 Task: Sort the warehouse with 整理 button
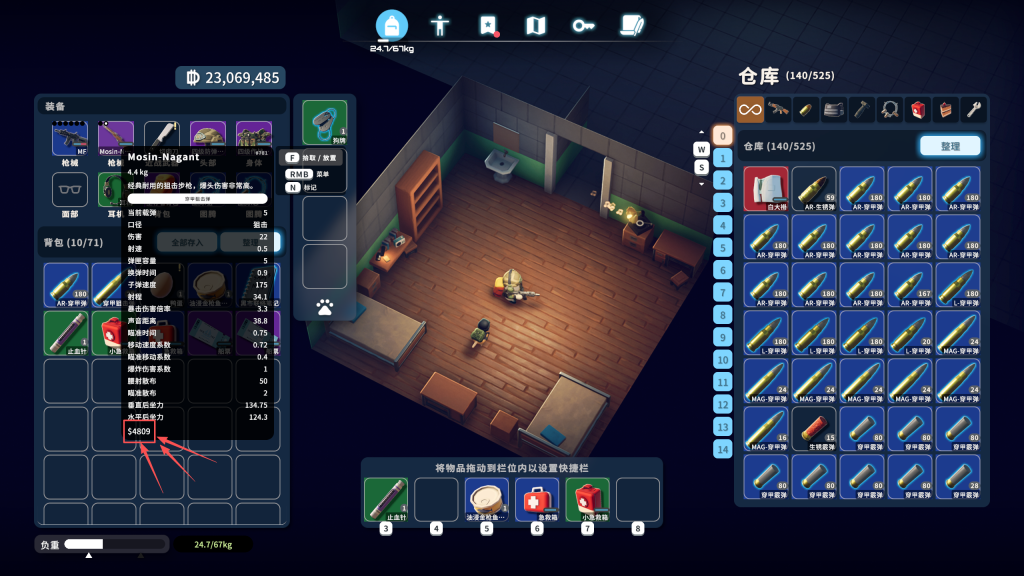point(949,146)
